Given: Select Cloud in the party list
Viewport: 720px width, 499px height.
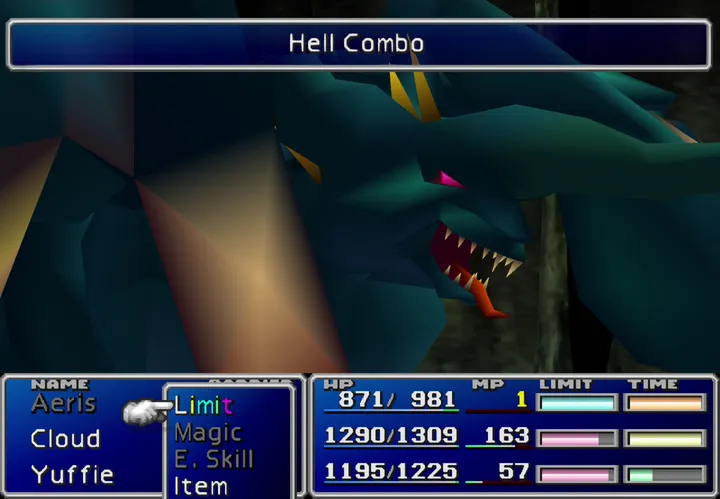Looking at the screenshot, I should click(x=65, y=438).
